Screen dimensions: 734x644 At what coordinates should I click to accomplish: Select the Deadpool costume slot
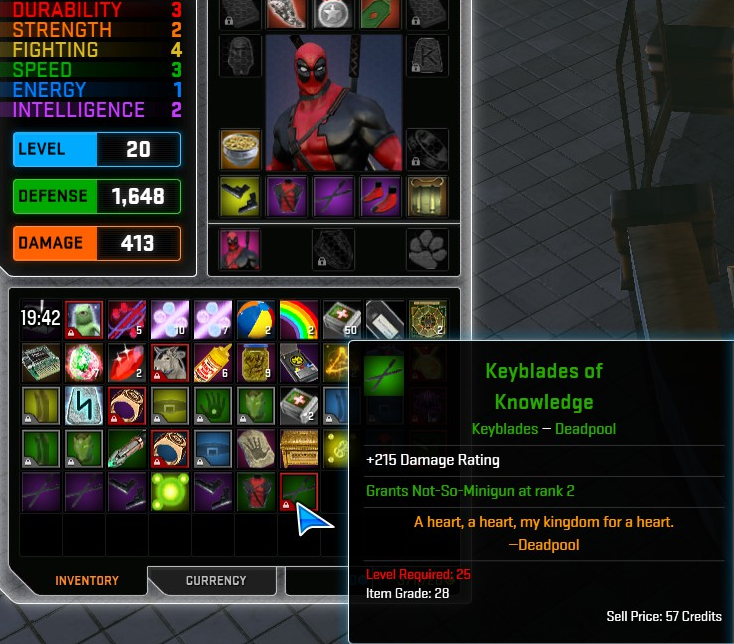240,249
